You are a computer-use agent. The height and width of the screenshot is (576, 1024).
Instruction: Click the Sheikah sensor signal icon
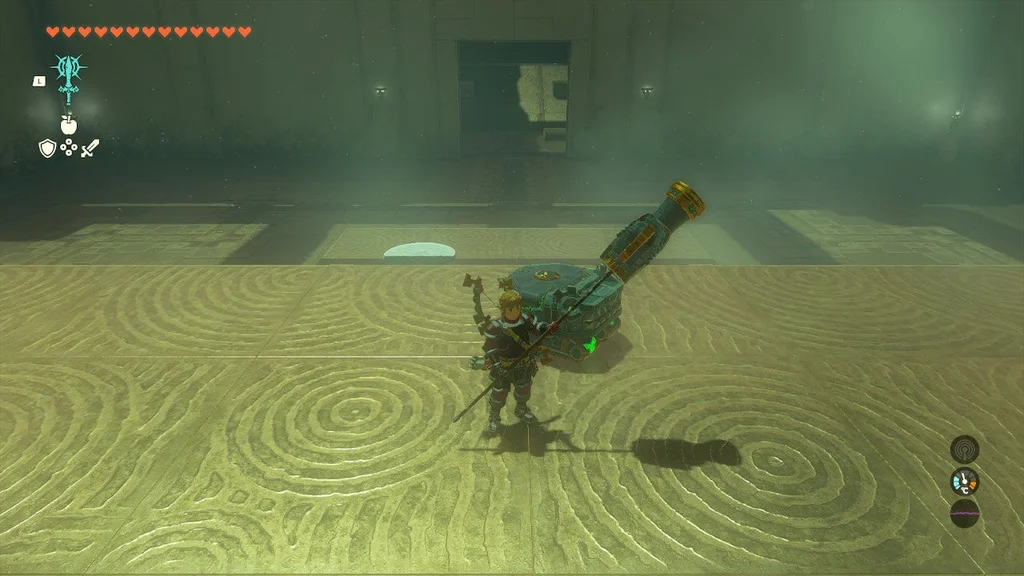tap(964, 449)
